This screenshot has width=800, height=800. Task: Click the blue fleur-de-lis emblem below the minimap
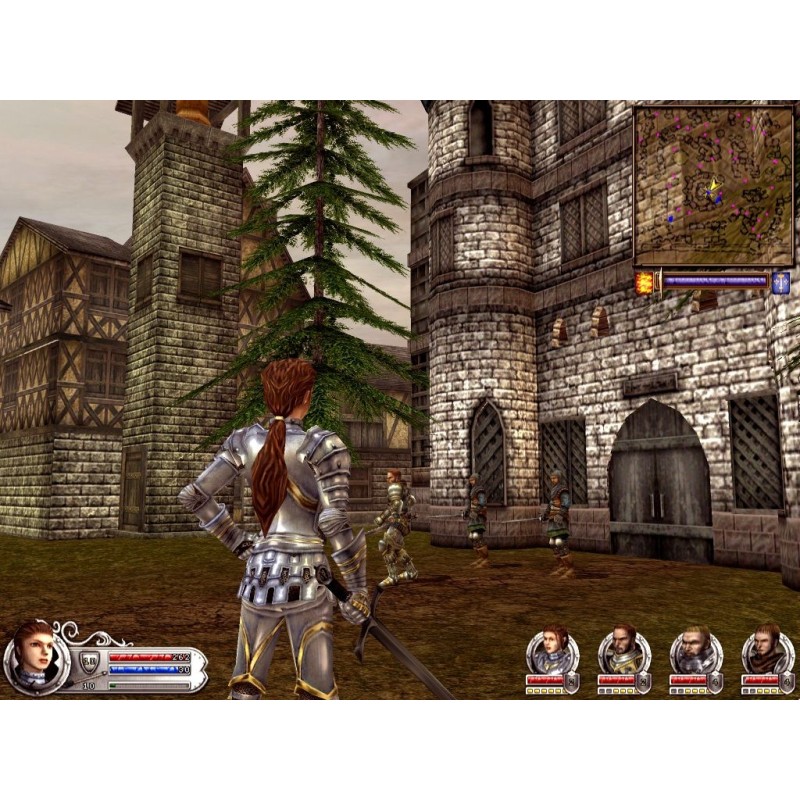coord(780,282)
